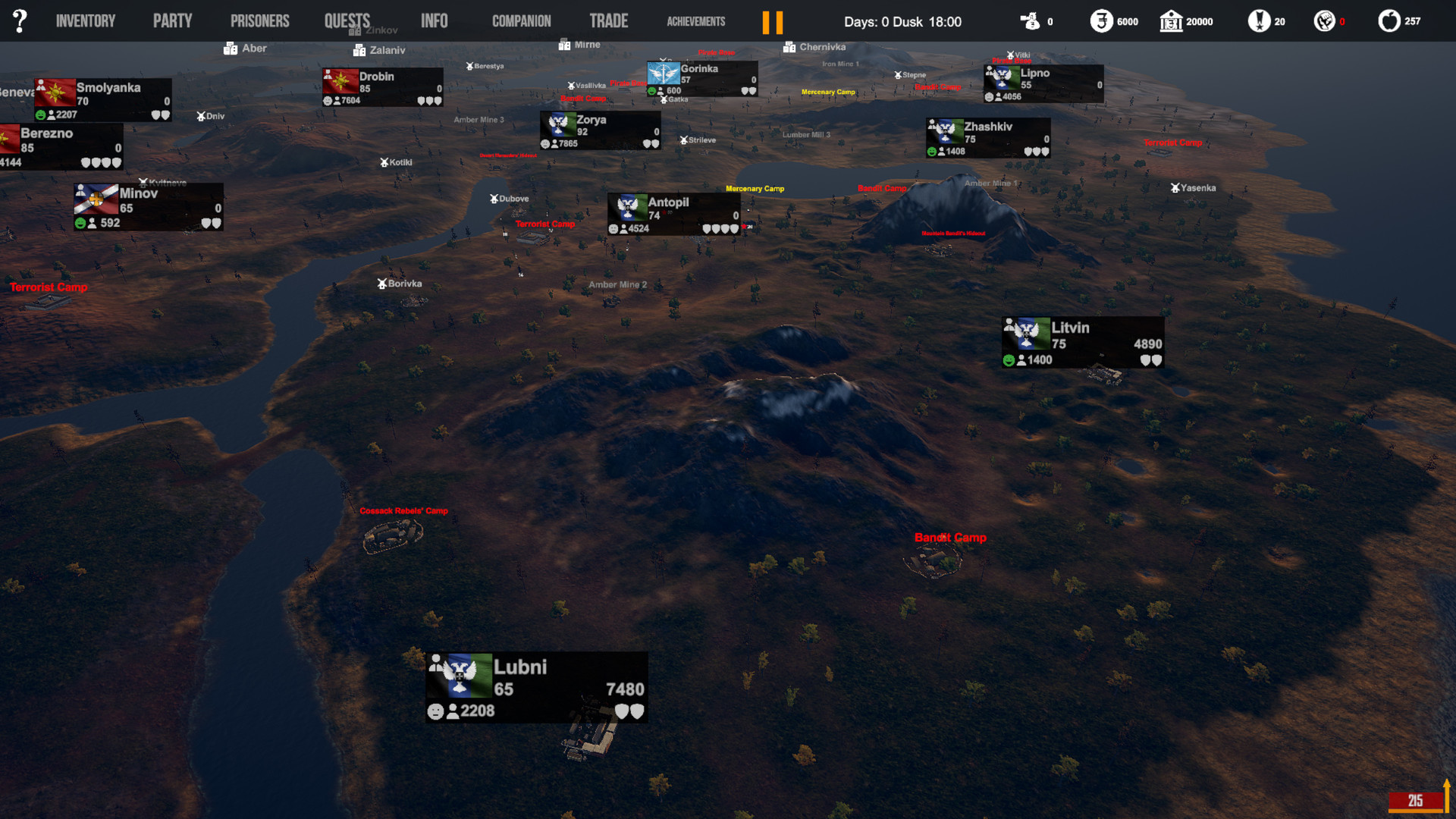Open the Quests log
This screenshot has width=1456, height=819.
347,21
